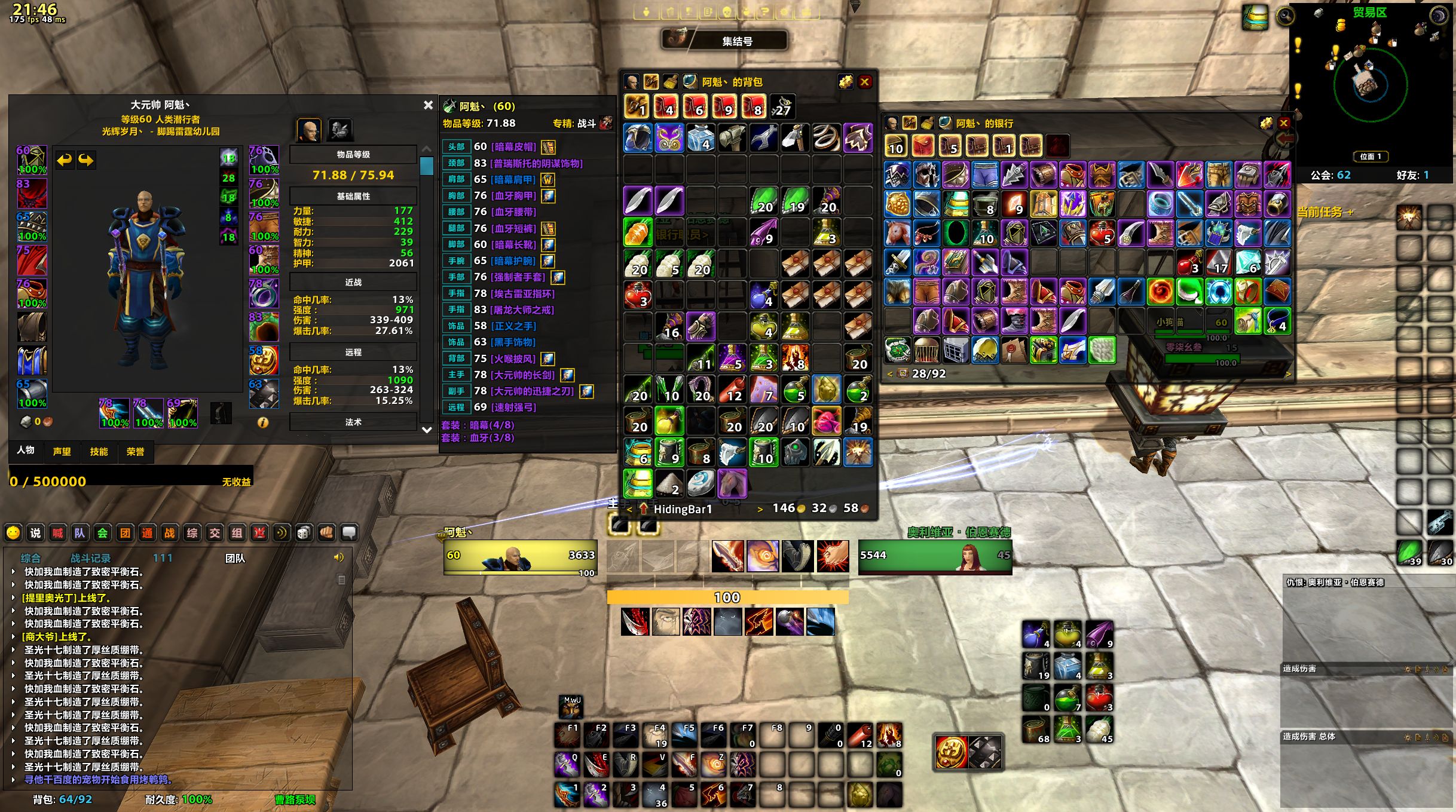Close the character info panel
Image resolution: width=1456 pixels, height=812 pixels.
[x=428, y=105]
